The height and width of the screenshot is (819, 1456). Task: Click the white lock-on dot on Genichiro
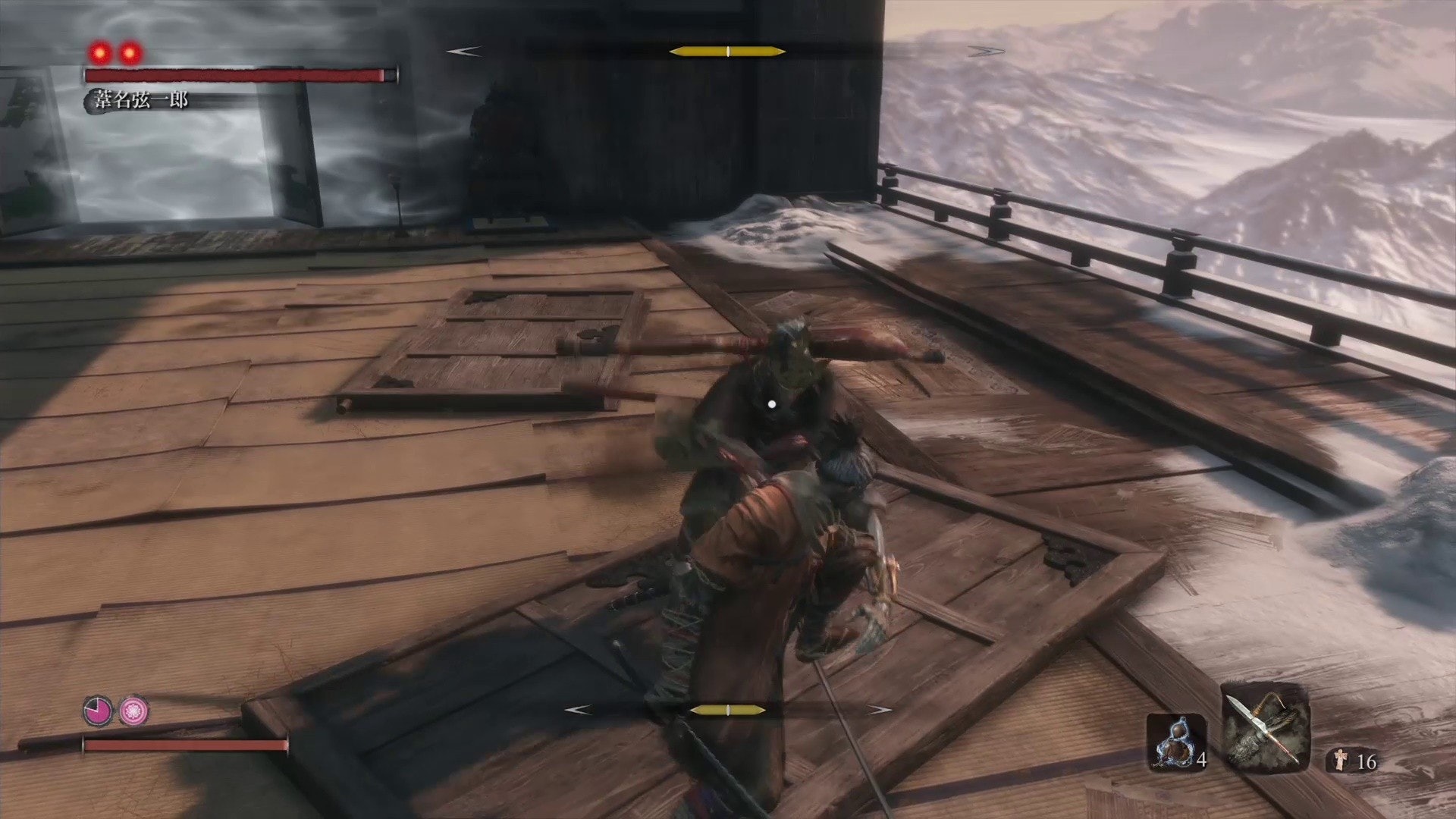coord(770,406)
